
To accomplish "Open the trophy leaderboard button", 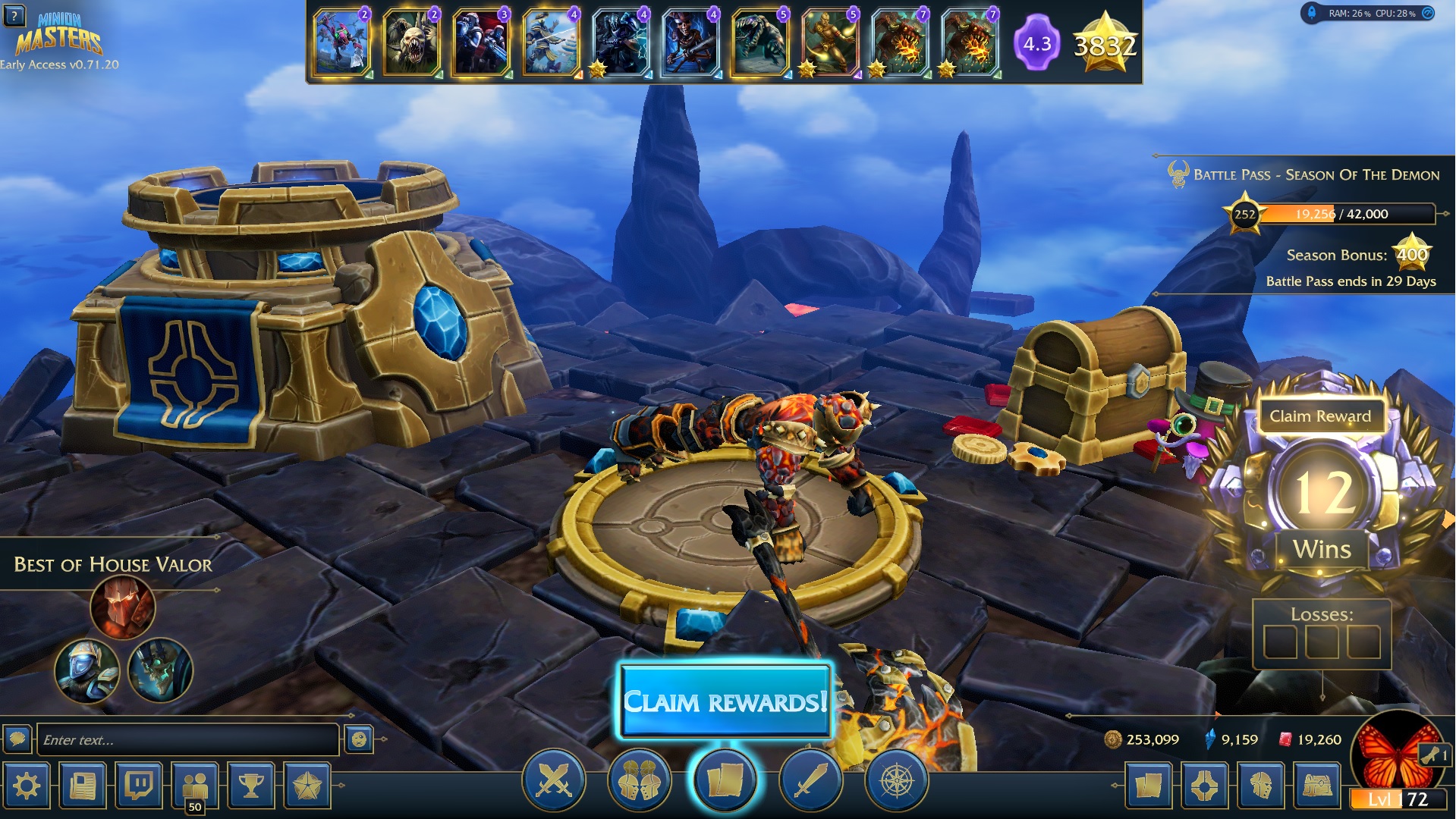I will pyautogui.click(x=251, y=786).
